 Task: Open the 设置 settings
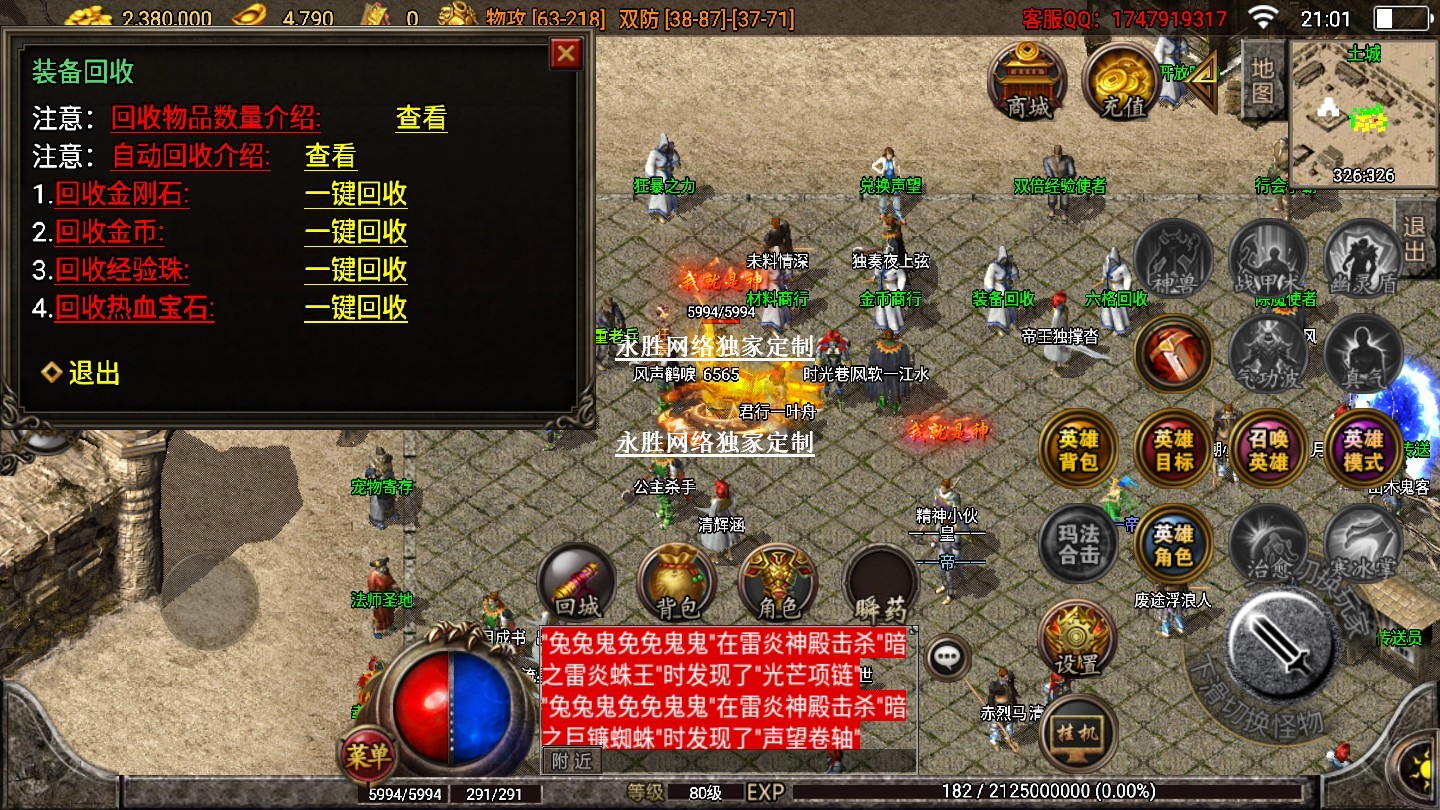1076,640
